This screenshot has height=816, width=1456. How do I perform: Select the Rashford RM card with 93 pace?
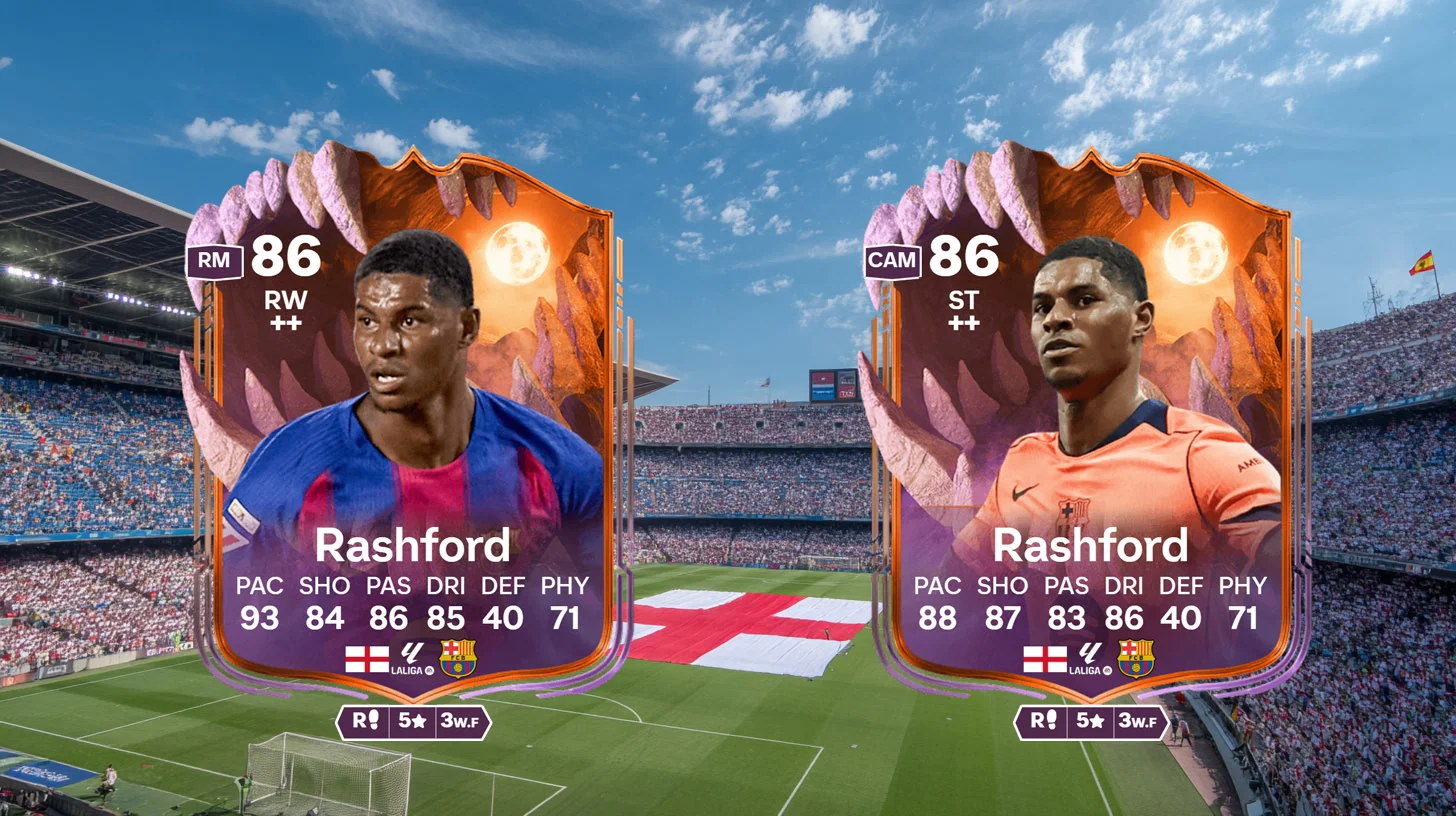410,430
